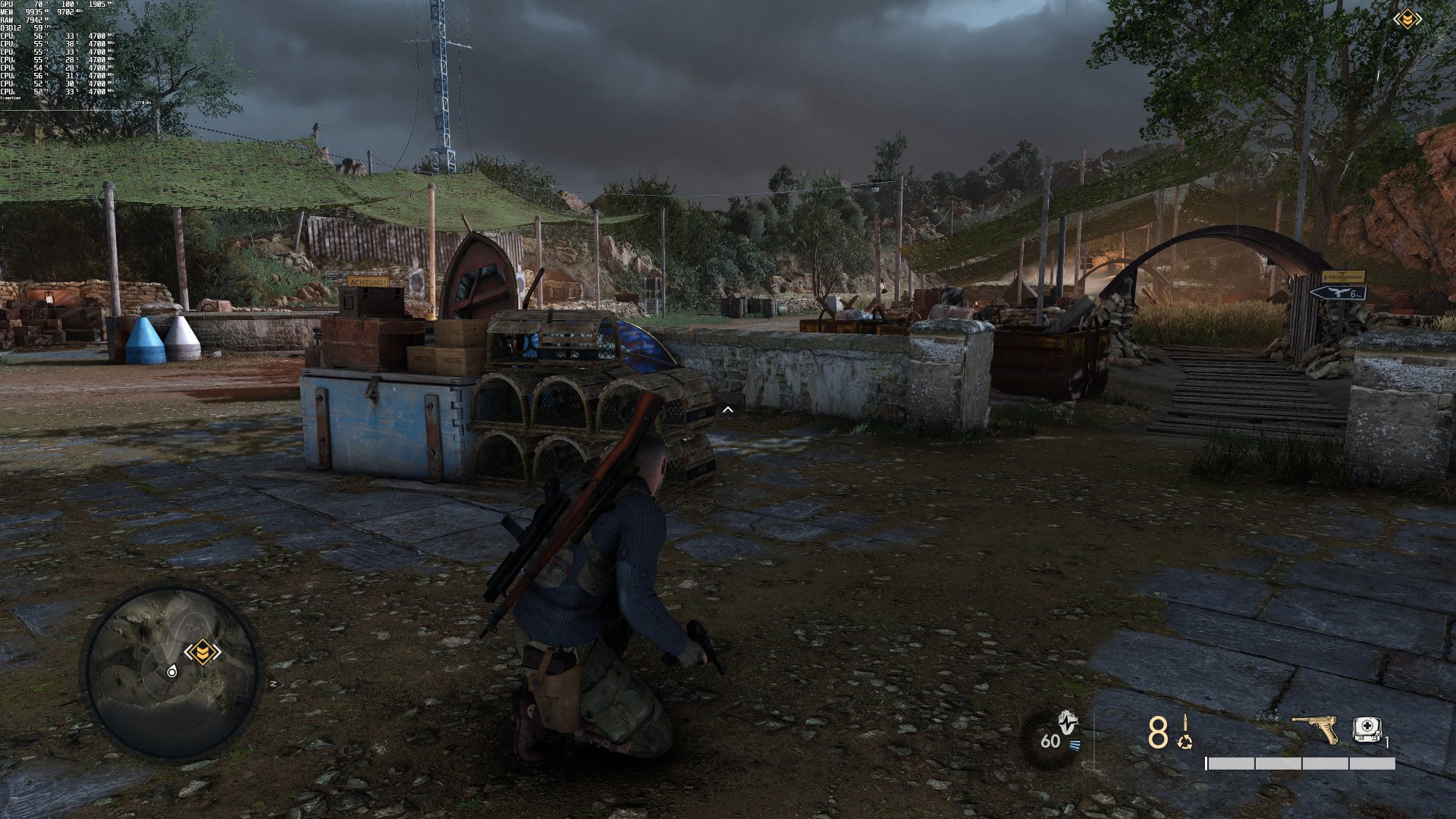Click the segmented health bar at bottom right
Viewport: 1456px width, 819px height.
pyautogui.click(x=1299, y=764)
